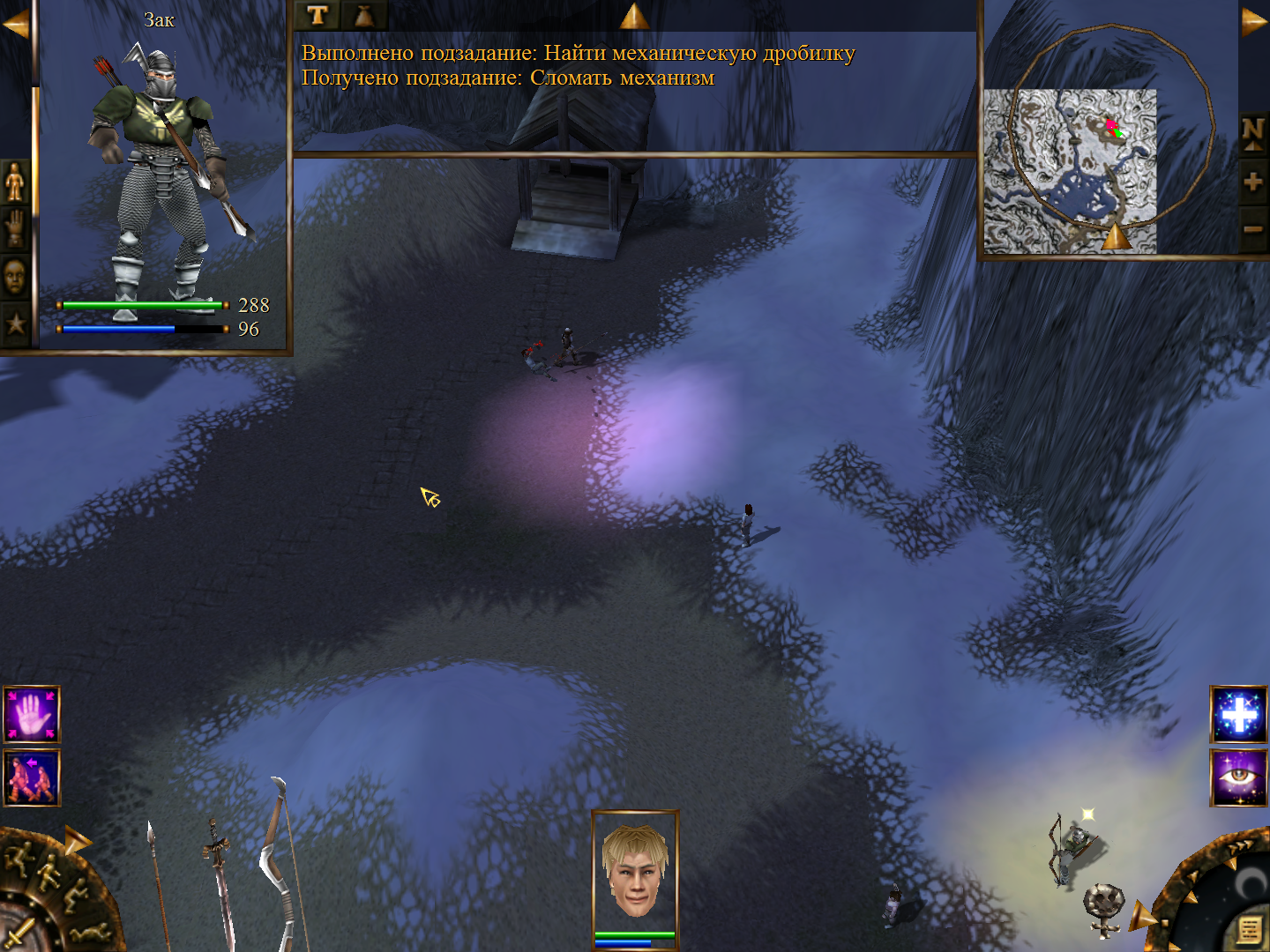Image resolution: width=1270 pixels, height=952 pixels.
Task: Activate the two walking figures ability
Action: (x=32, y=777)
